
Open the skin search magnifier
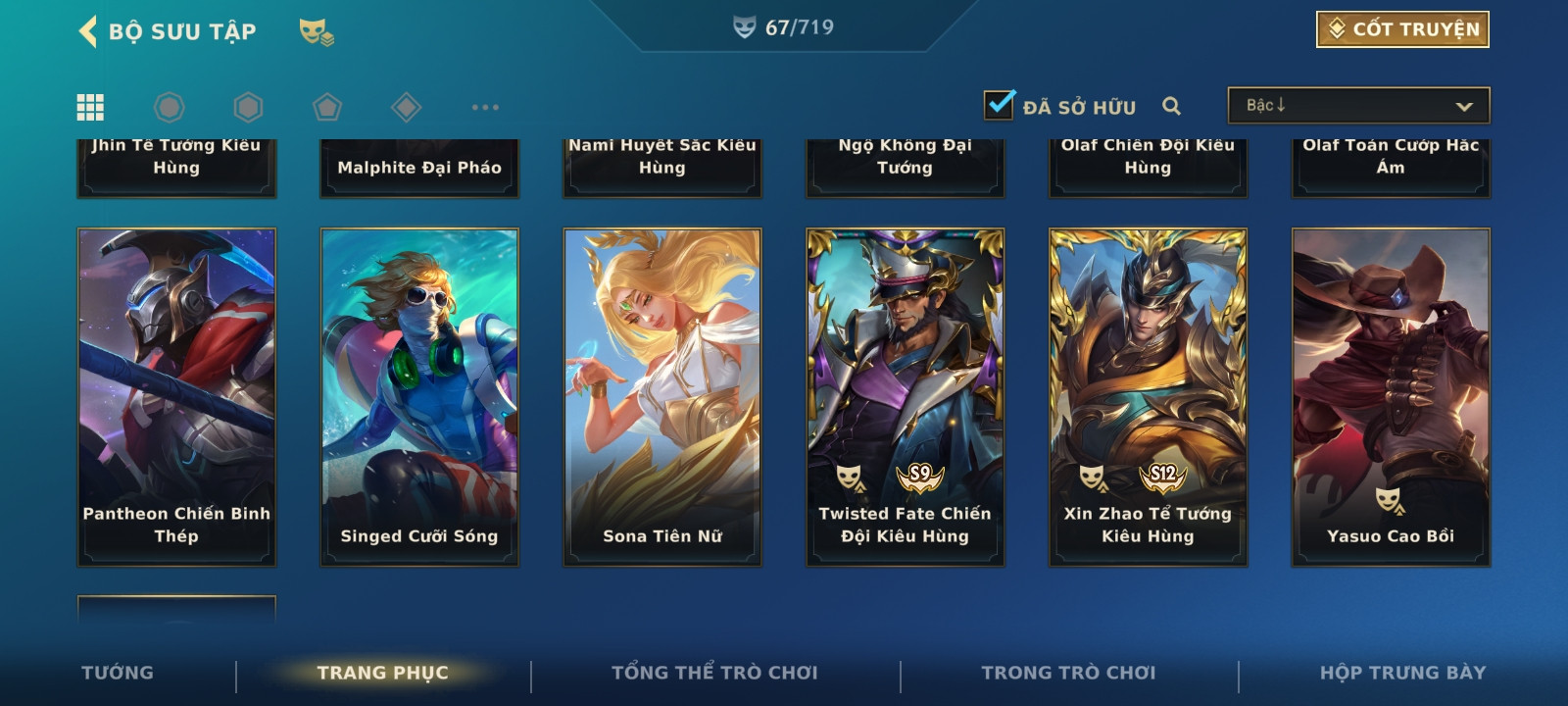1171,106
